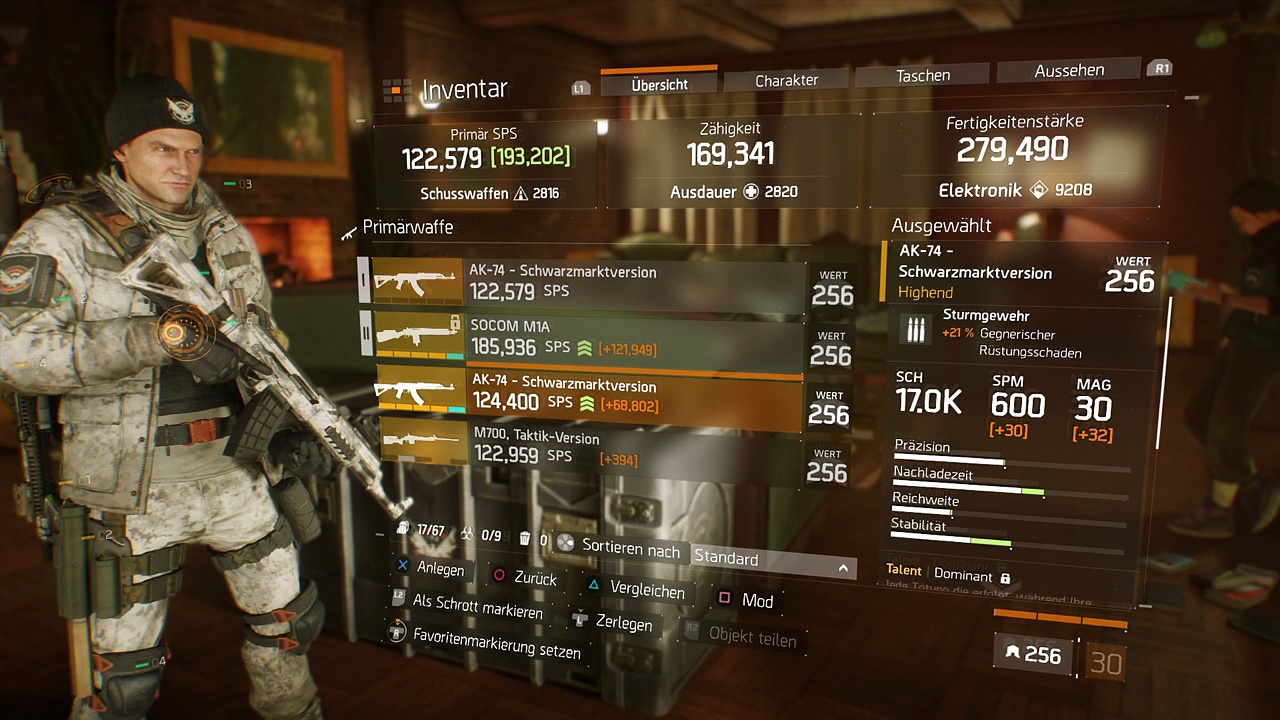The image size is (1280, 720).
Task: Select the SOCOM M1A weapon row
Action: coord(587,338)
